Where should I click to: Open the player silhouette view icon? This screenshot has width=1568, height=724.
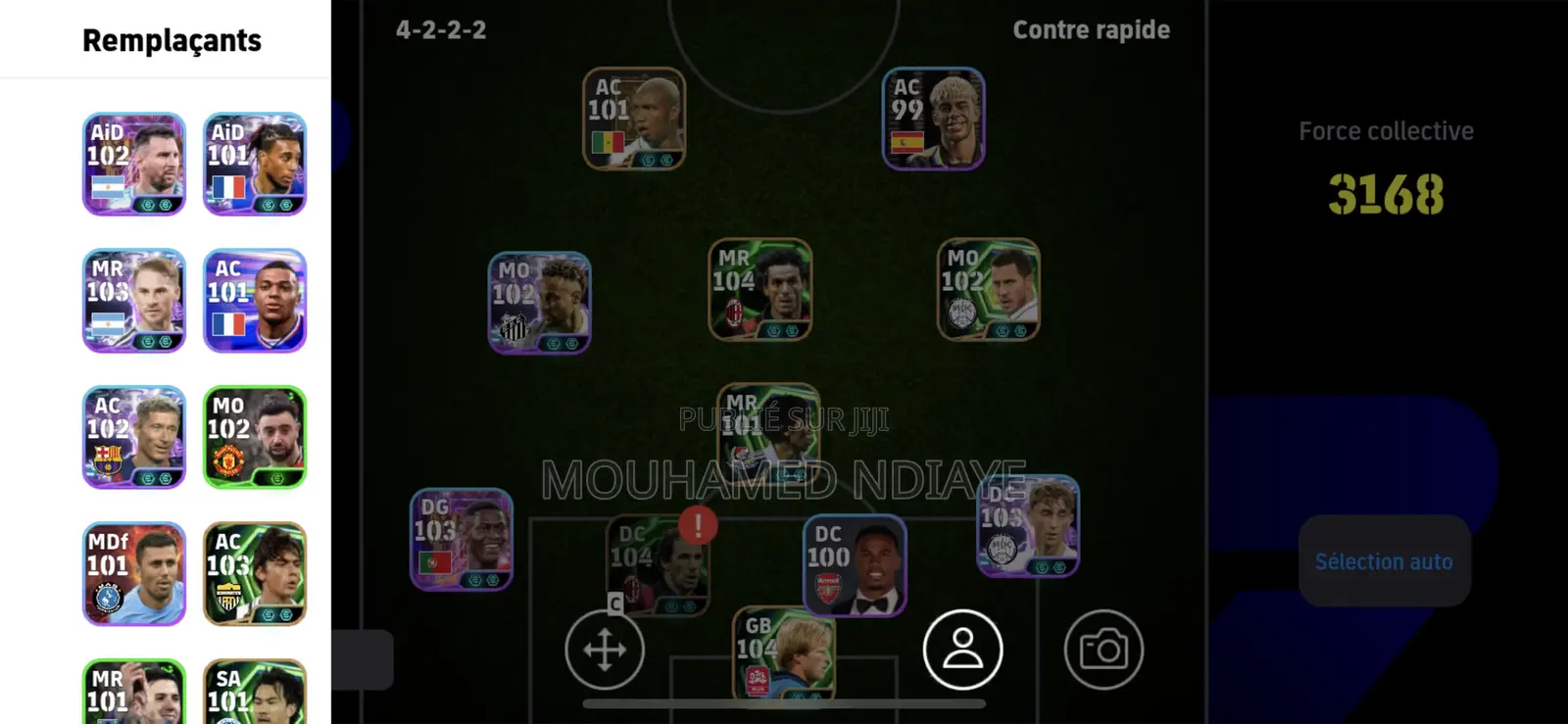click(x=962, y=650)
